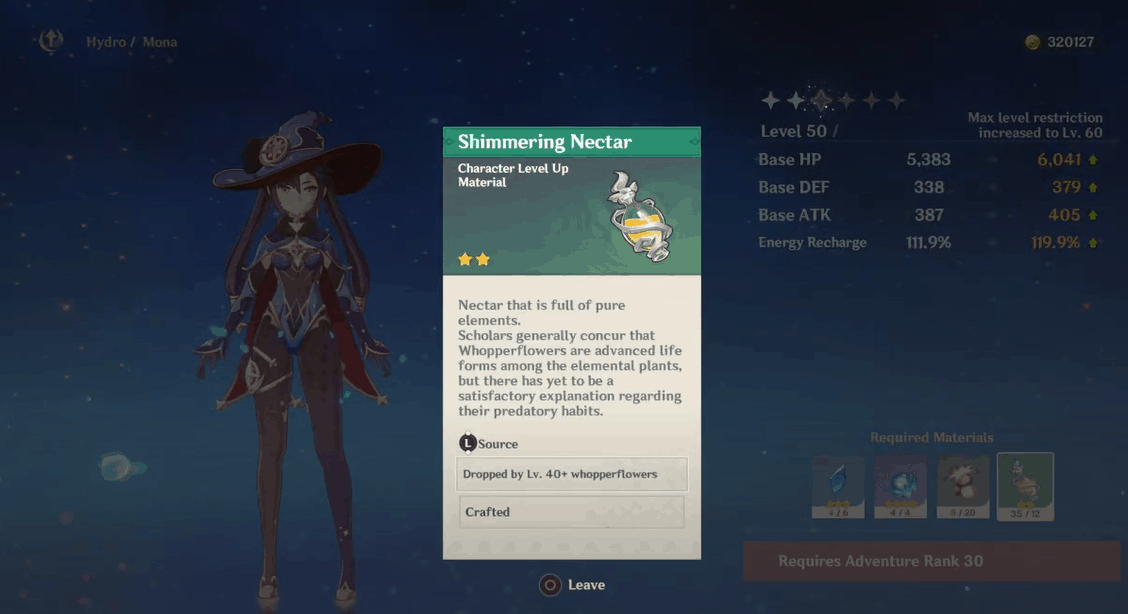Select the Philanemo Mushroom material slot
The width and height of the screenshot is (1128, 614).
click(962, 486)
